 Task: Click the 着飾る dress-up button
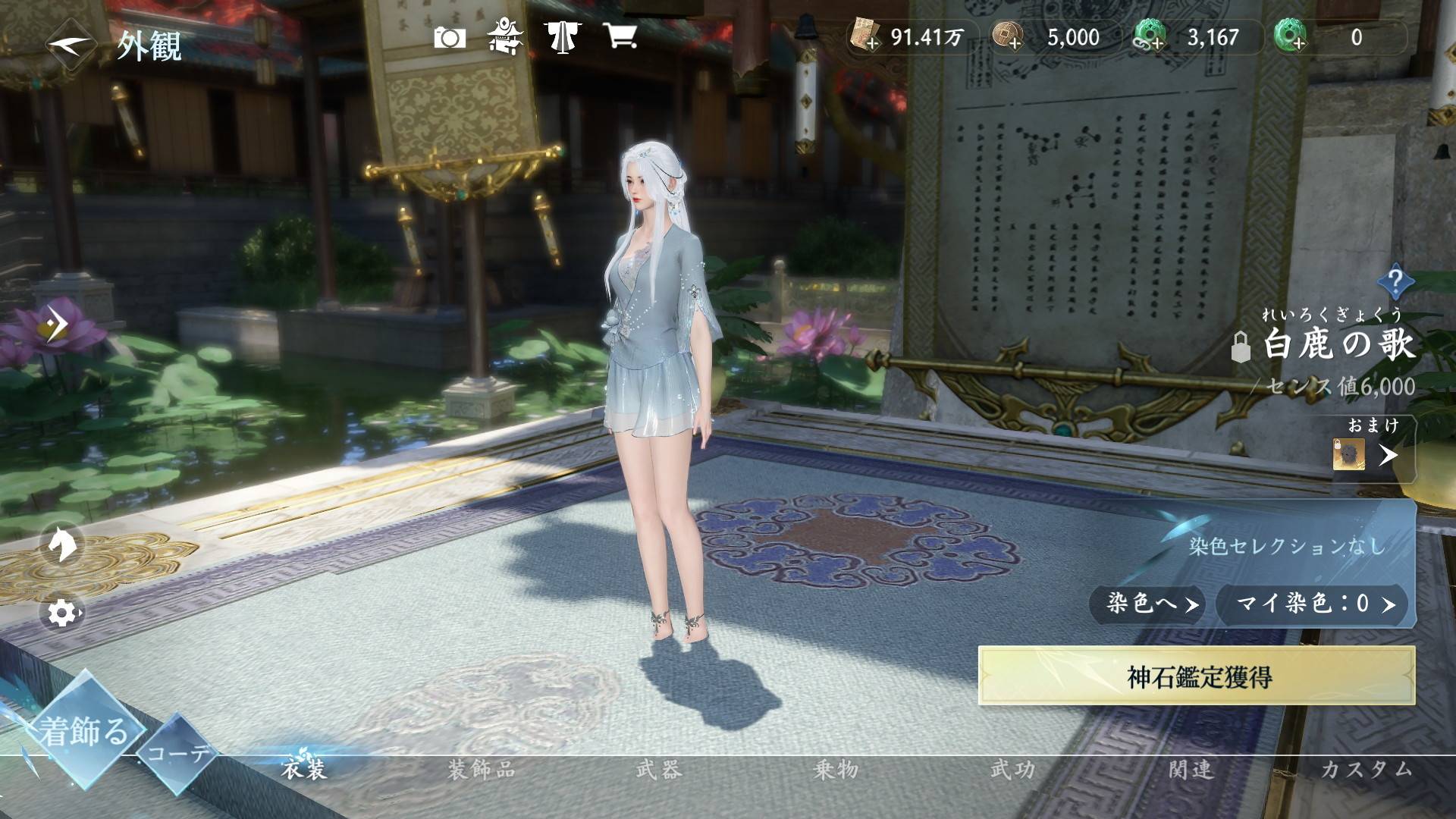pos(83,731)
